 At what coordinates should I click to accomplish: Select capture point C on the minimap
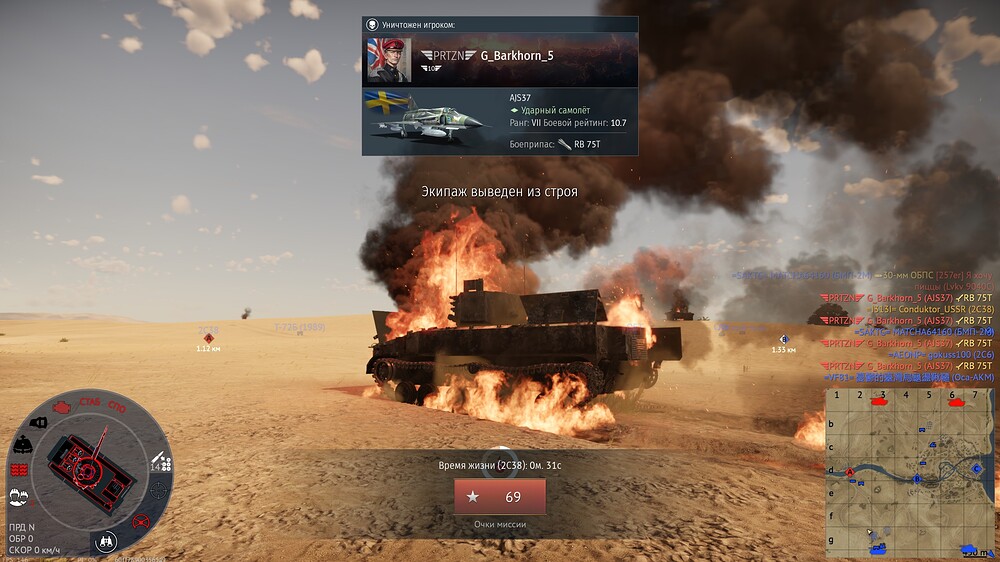[x=976, y=467]
